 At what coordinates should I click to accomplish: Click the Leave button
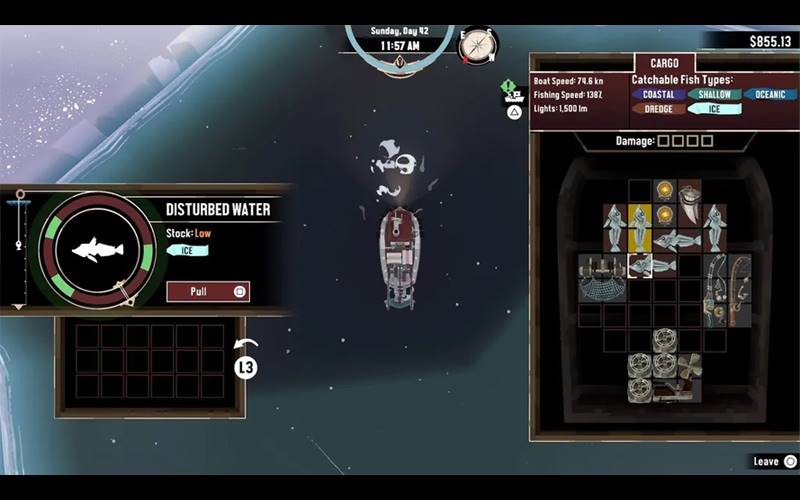(x=774, y=461)
